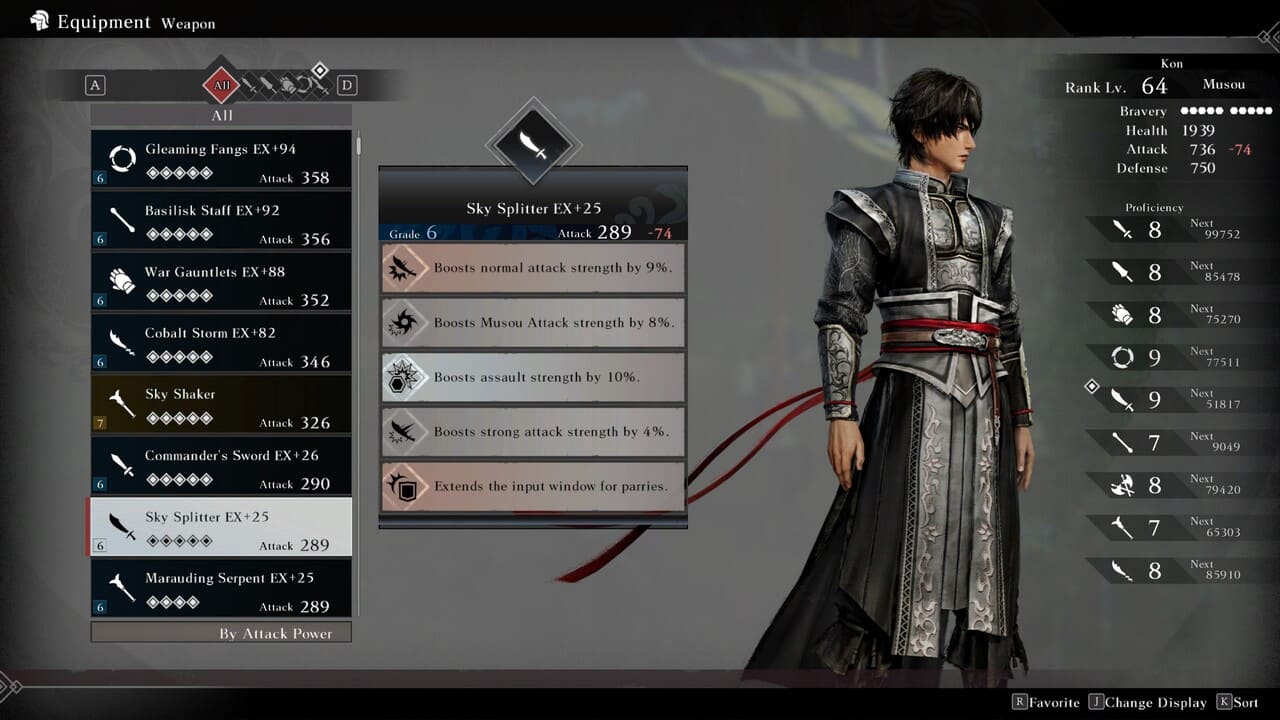Screen dimensions: 1280x720
Task: Mark weapon with the Favorite option
Action: (1046, 702)
